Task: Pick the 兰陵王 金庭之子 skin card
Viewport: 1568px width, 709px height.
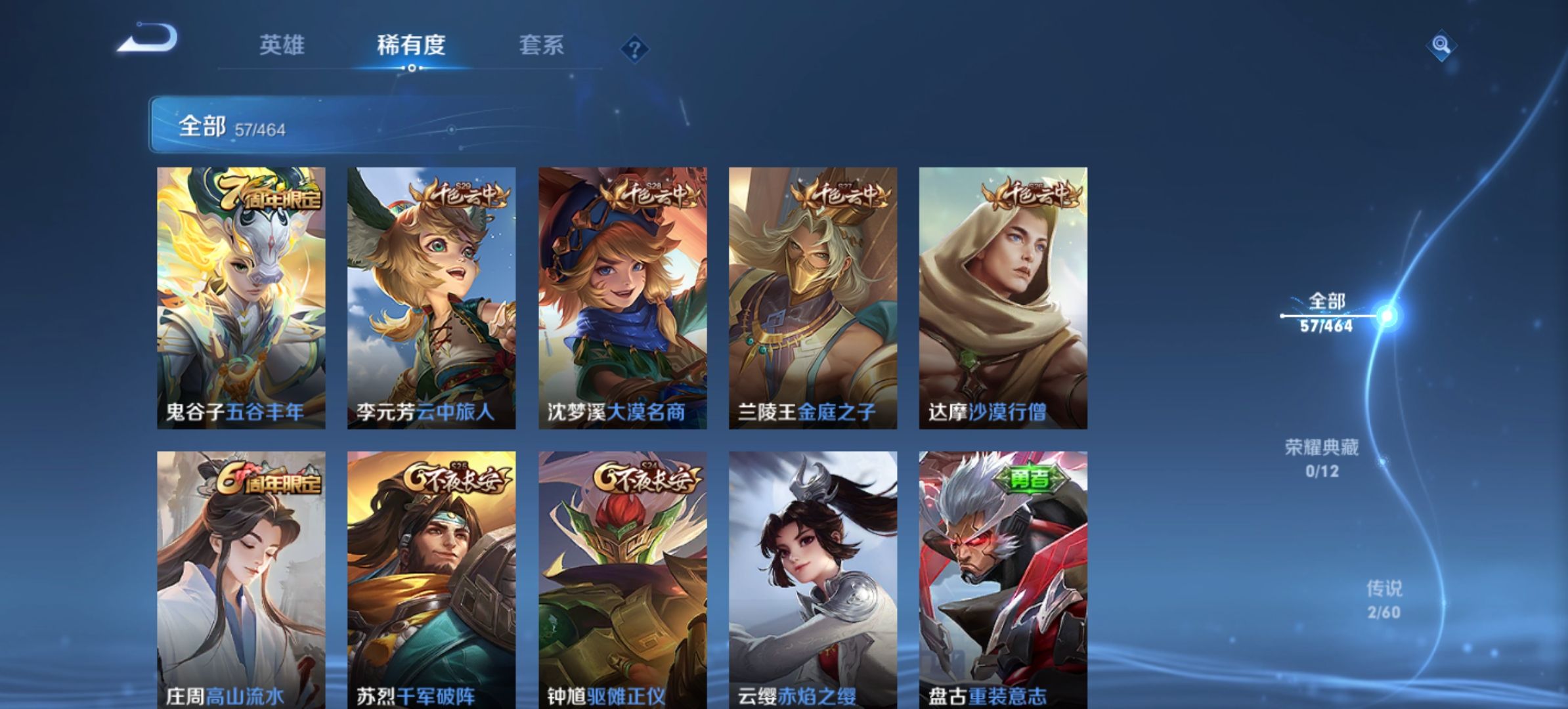Action: pyautogui.click(x=813, y=298)
